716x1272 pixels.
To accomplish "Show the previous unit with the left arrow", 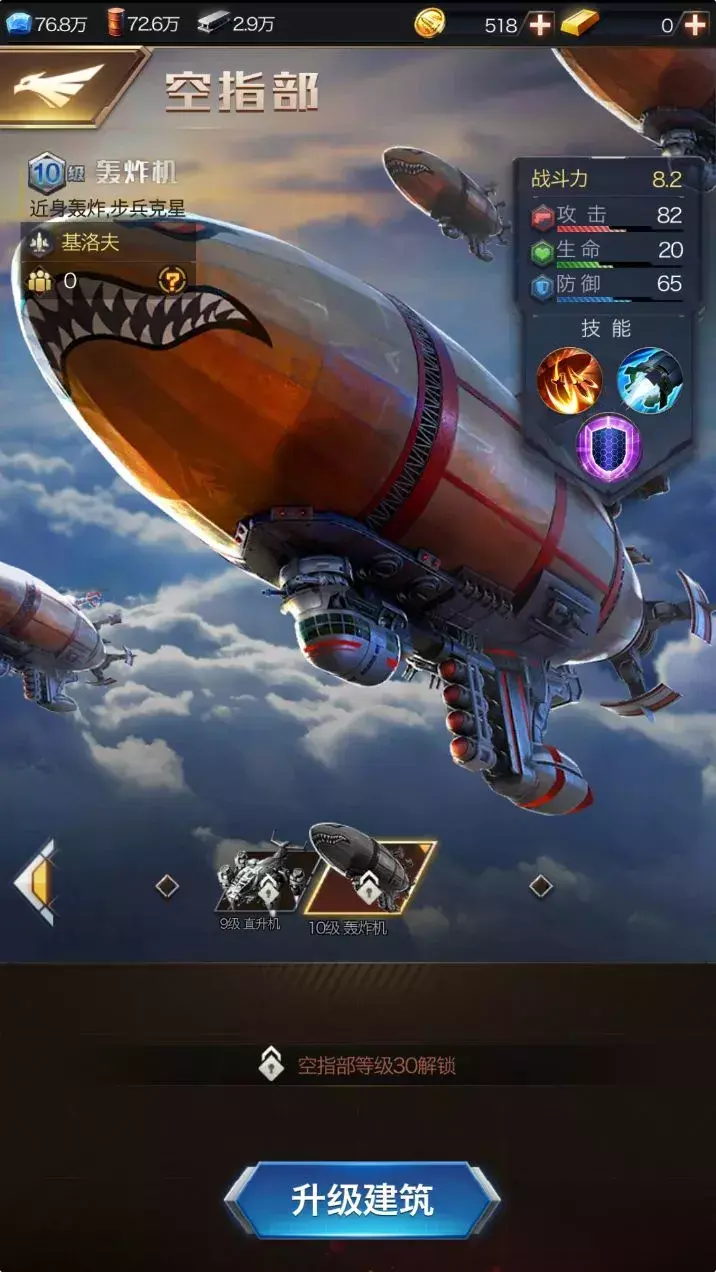I will (x=37, y=883).
